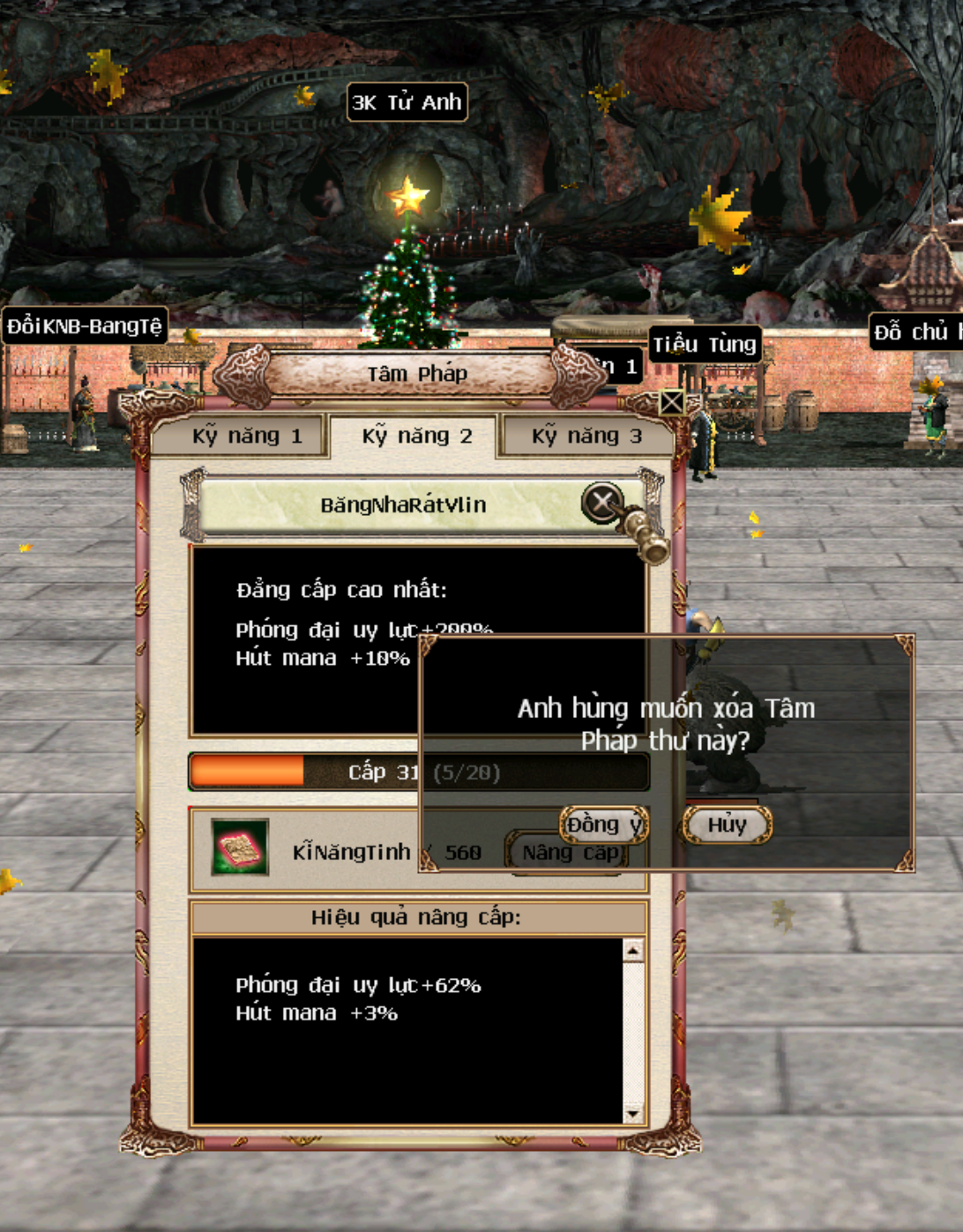
Task: Cancel deletion with Hủy button
Action: point(727,825)
